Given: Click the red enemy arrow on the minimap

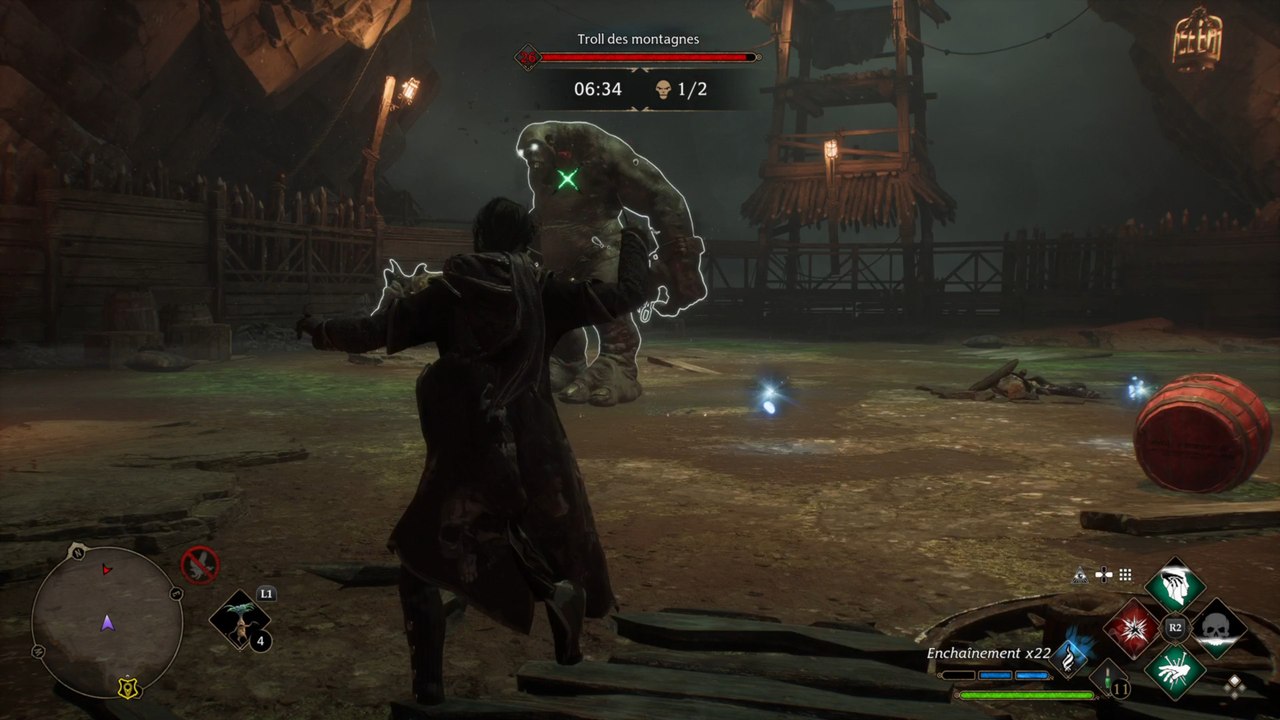Looking at the screenshot, I should click(x=107, y=570).
